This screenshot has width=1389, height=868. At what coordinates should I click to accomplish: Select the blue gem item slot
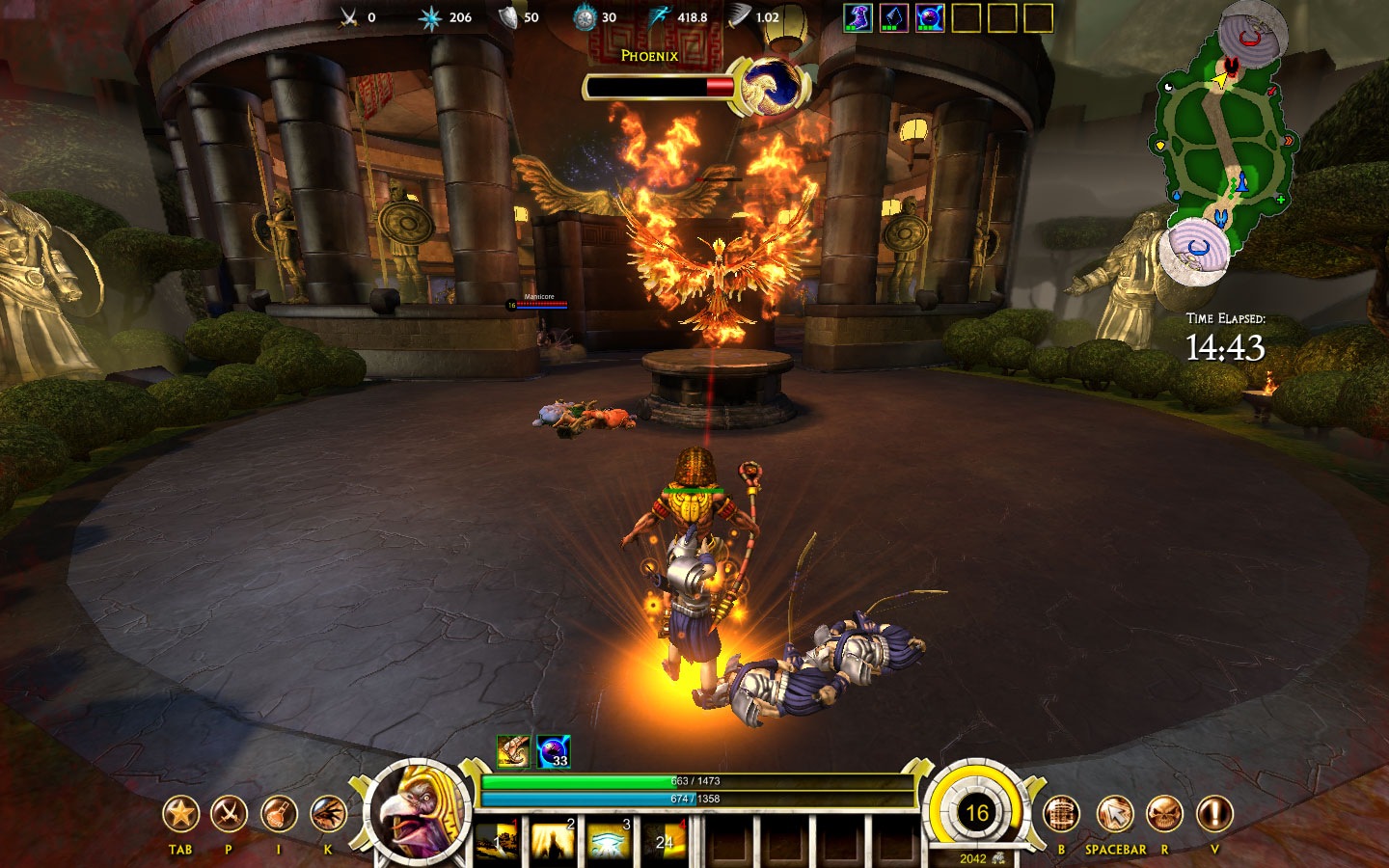(894, 17)
